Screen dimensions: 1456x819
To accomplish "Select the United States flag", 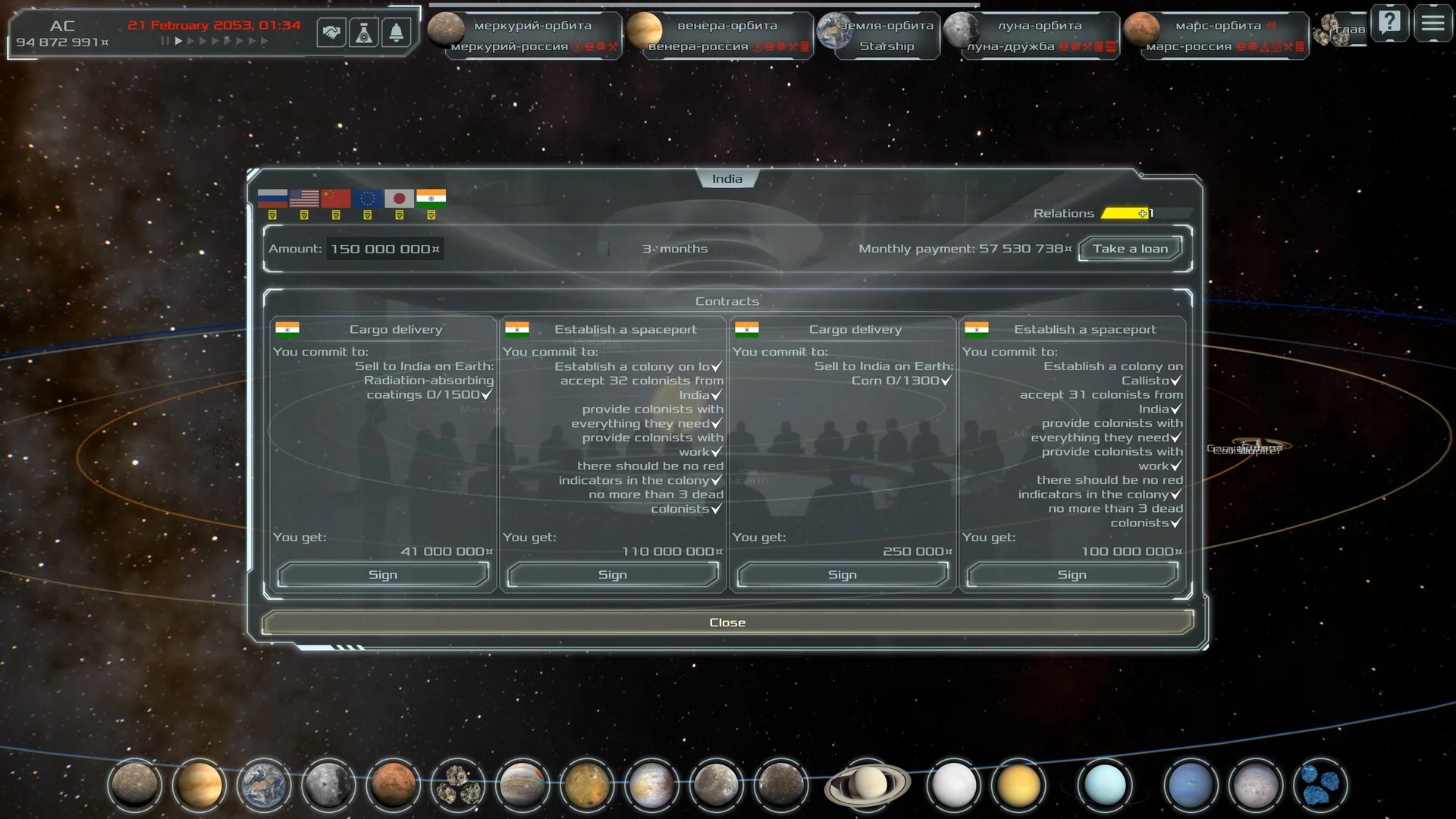I will 304,199.
